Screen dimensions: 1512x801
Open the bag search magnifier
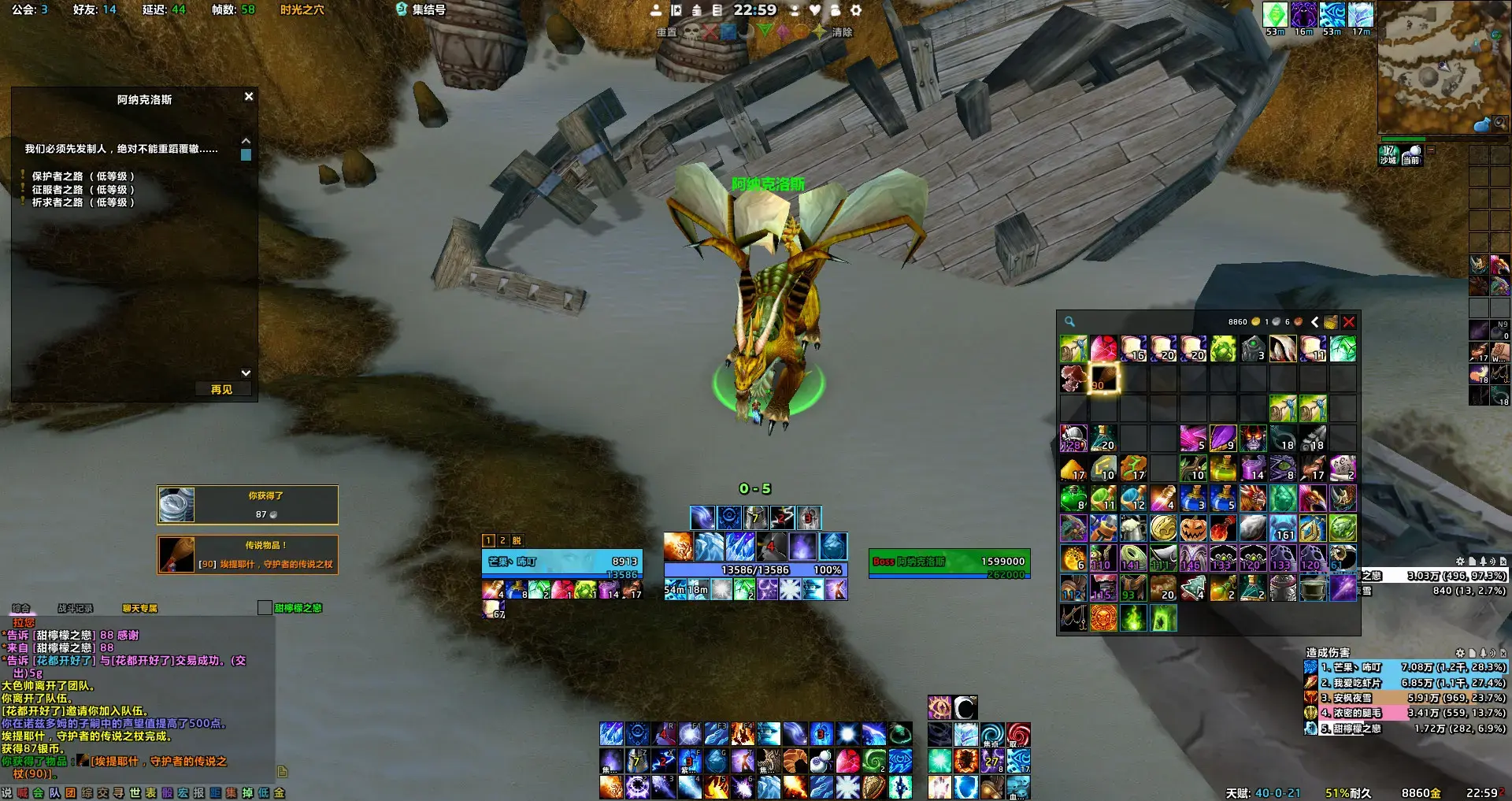pos(1069,321)
